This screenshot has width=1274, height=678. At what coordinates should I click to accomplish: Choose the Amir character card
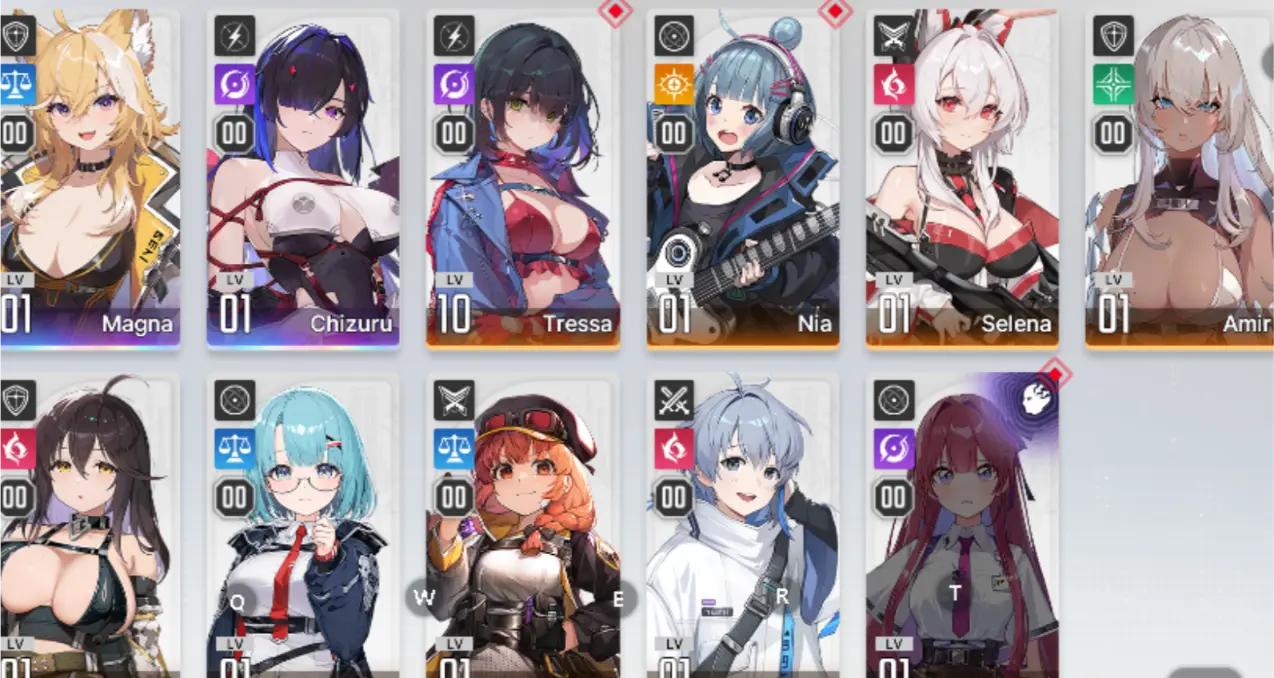click(x=1180, y=180)
